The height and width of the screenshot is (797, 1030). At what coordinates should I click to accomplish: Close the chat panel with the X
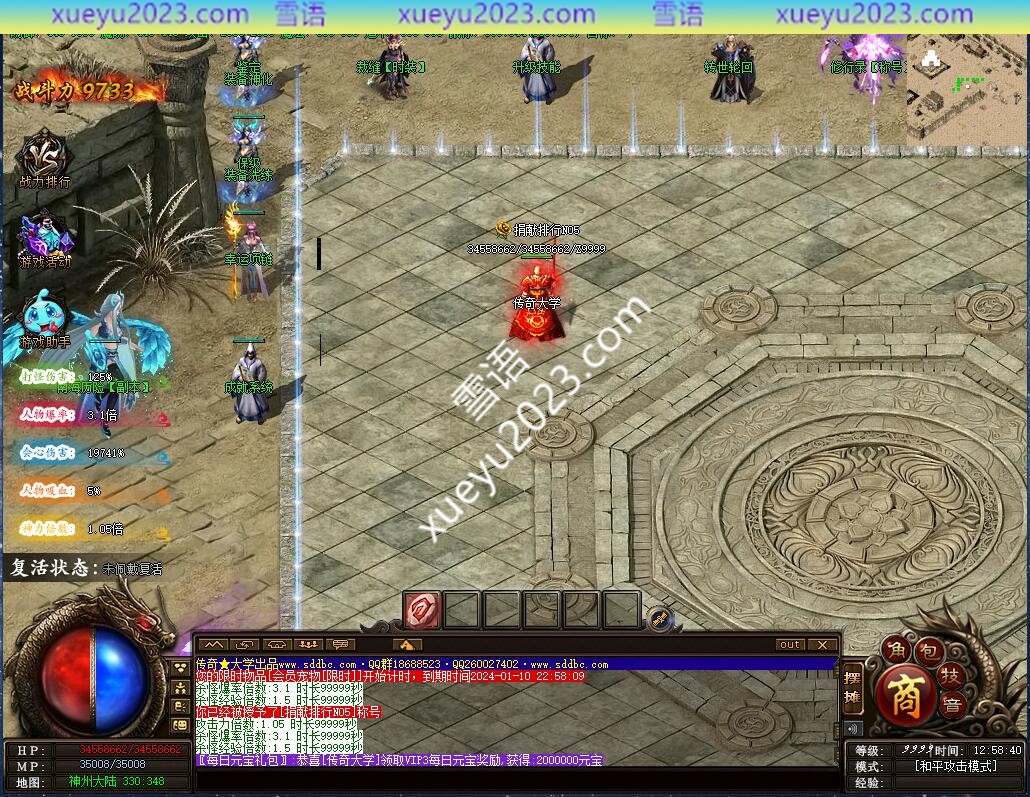(822, 645)
